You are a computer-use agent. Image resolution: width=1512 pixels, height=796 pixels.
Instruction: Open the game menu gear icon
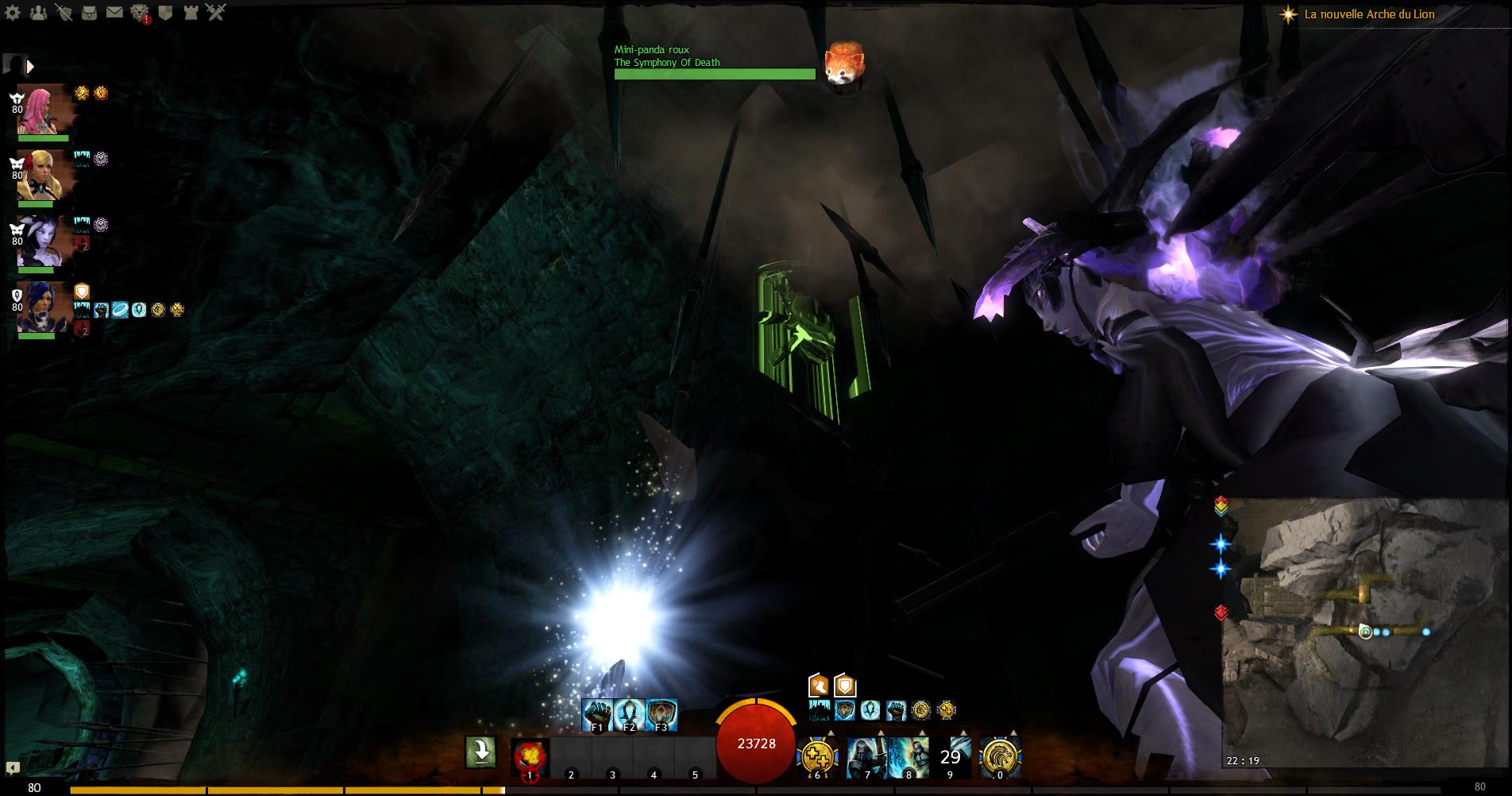click(14, 13)
